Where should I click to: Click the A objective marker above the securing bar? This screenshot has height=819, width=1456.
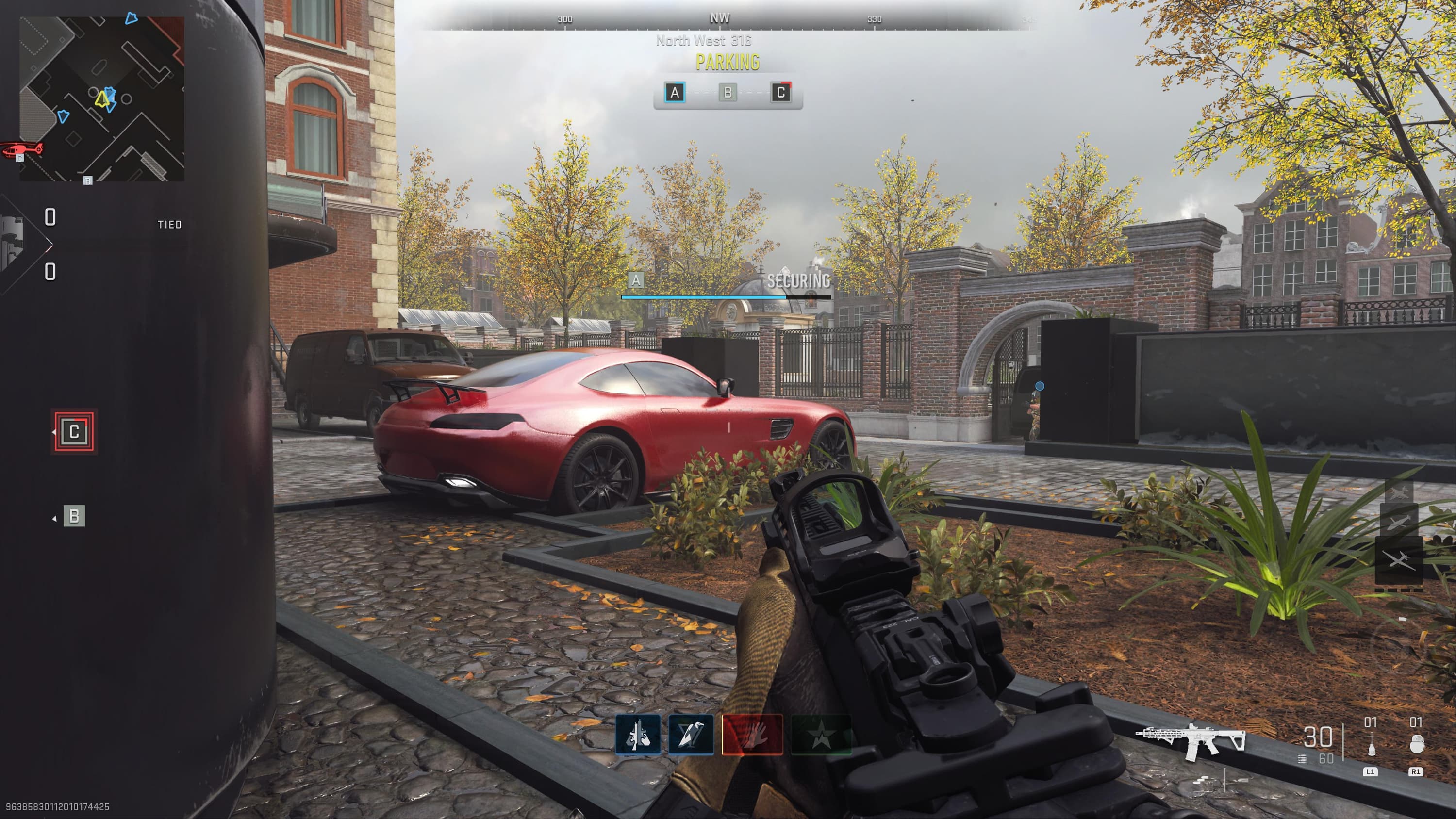pyautogui.click(x=636, y=280)
